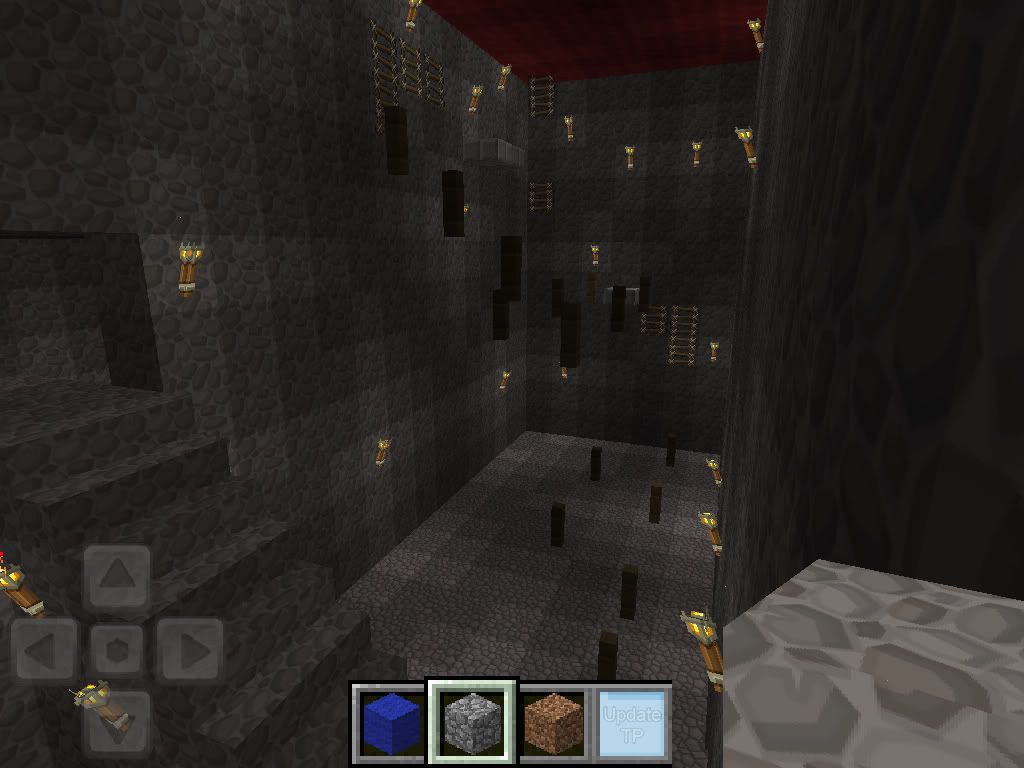Tap the D-pad left arrow to strafe left
Viewport: 1024px width, 768px height.
pos(45,651)
